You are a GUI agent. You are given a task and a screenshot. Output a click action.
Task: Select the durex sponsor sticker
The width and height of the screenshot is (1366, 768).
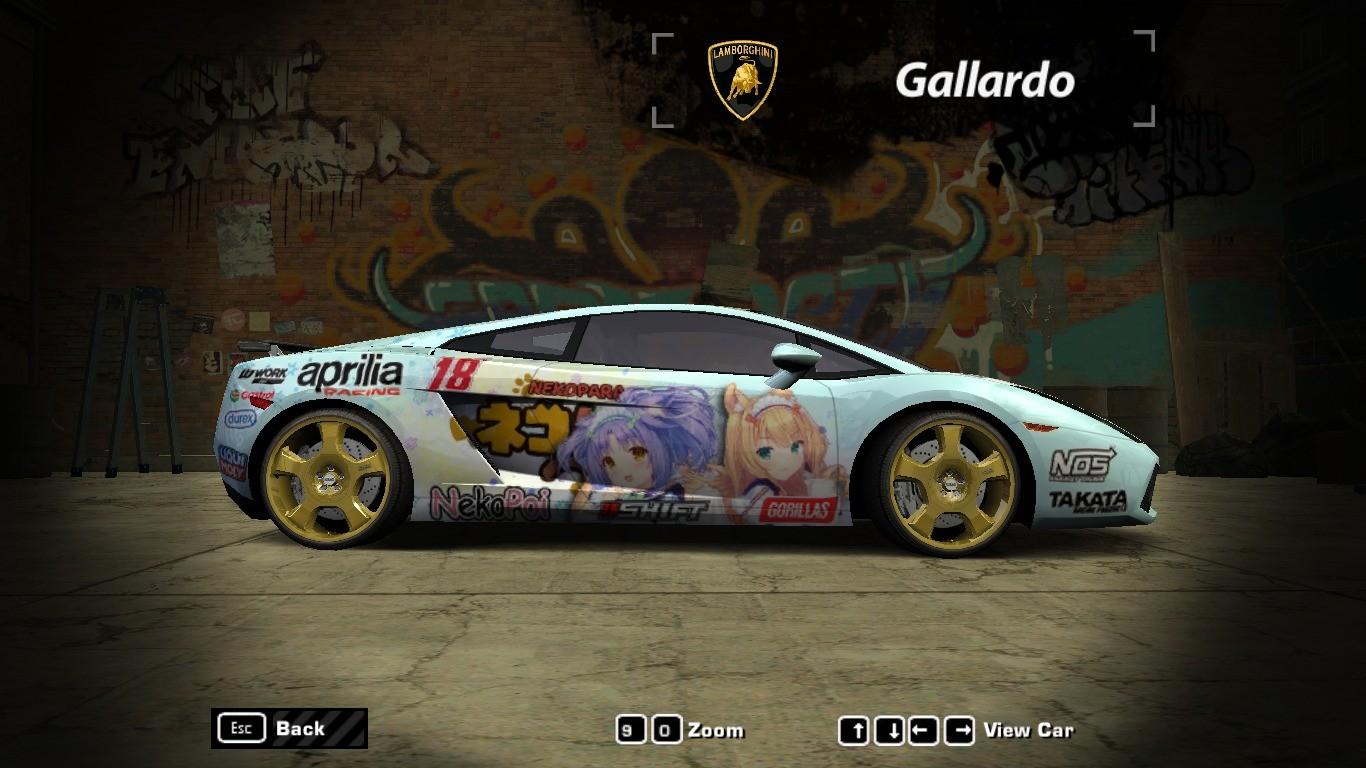240,418
